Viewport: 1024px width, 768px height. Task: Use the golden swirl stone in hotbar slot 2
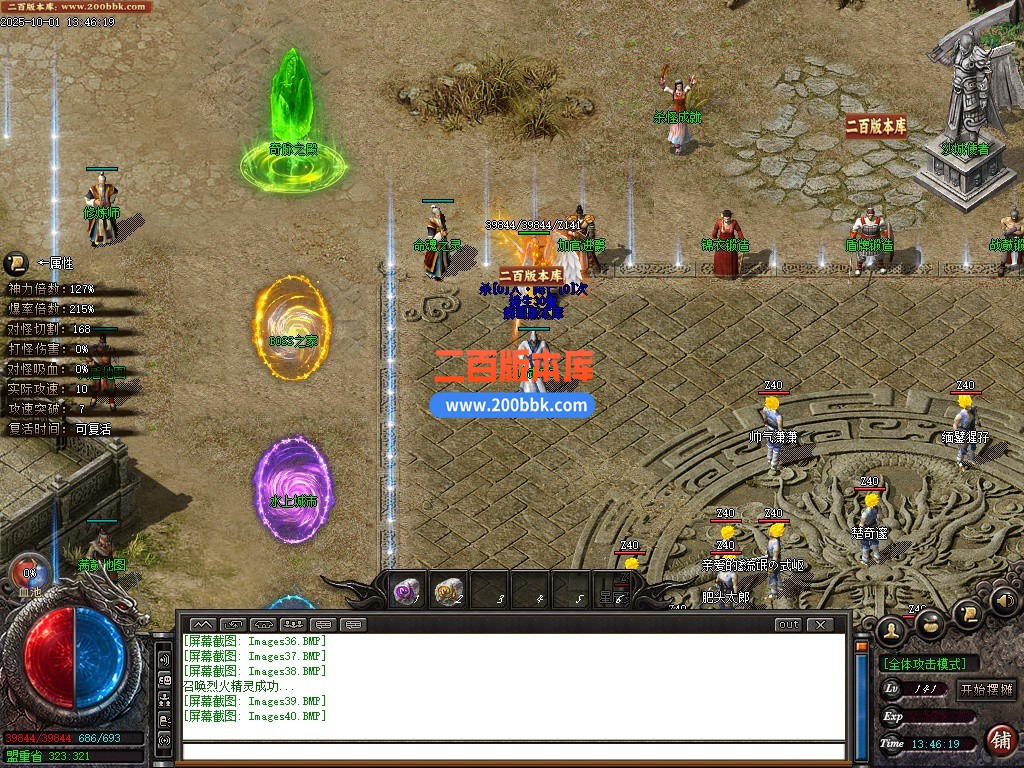[449, 591]
